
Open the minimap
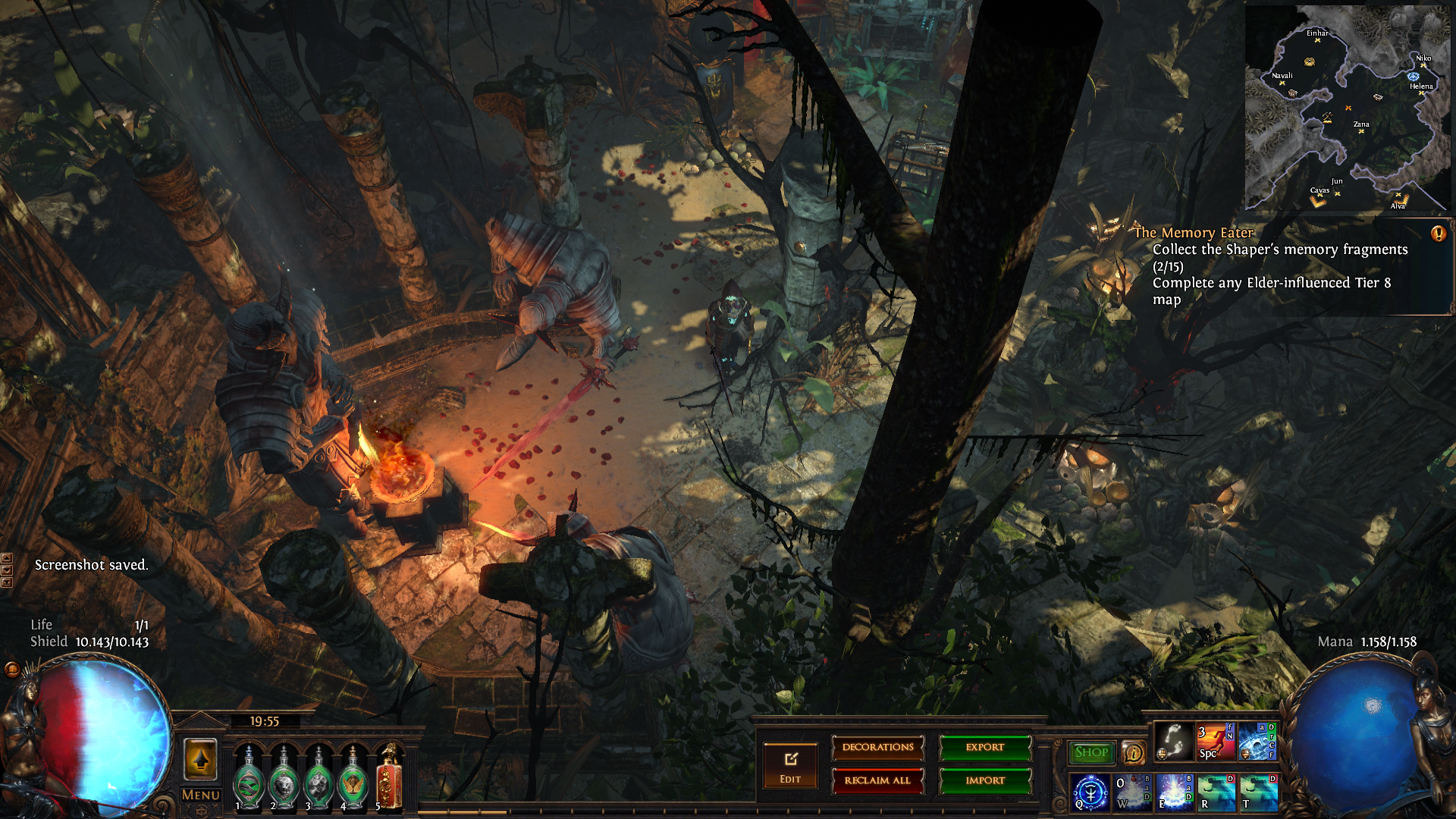pyautogui.click(x=1348, y=108)
